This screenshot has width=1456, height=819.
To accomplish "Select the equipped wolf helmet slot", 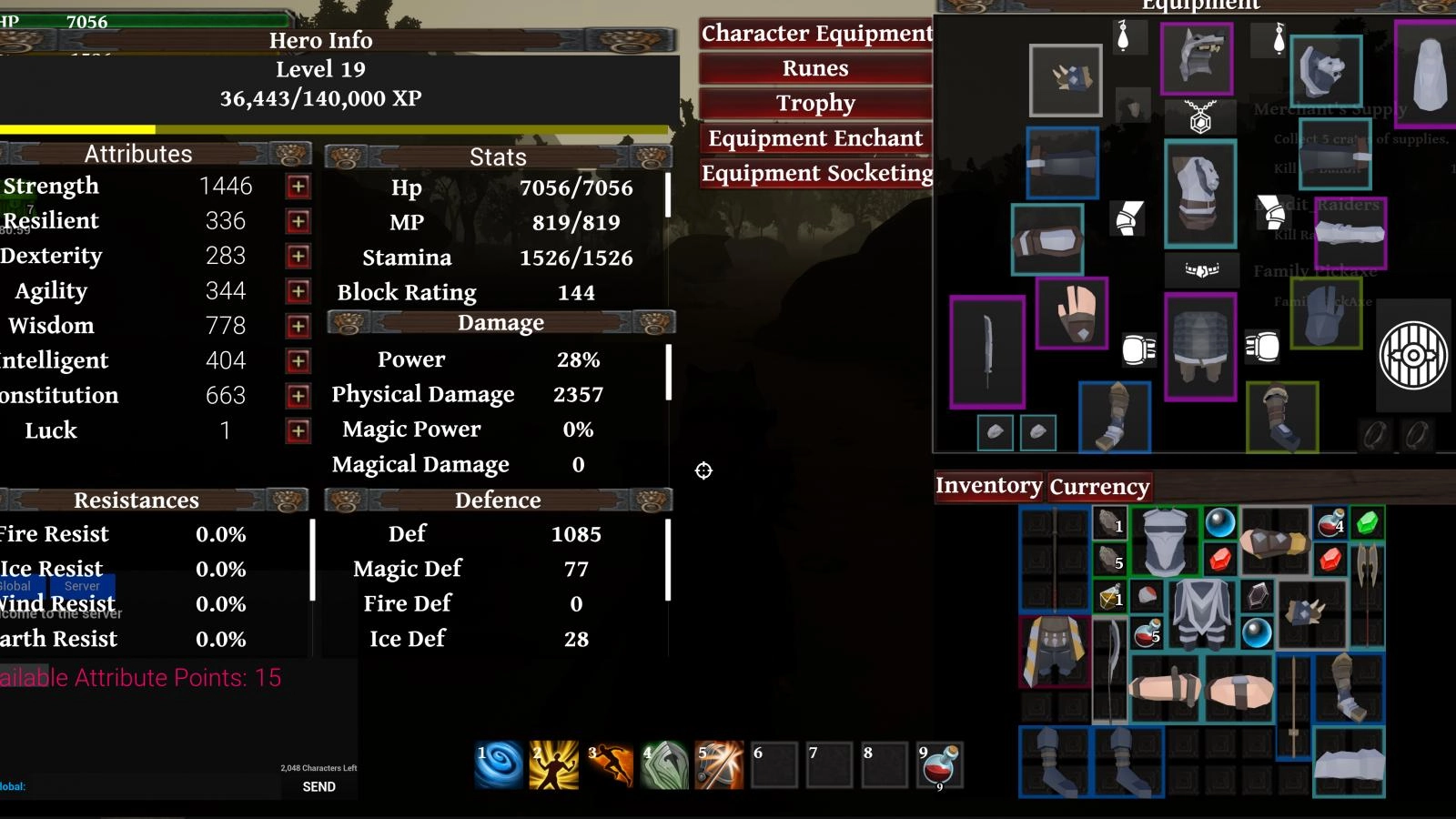I will [x=1197, y=59].
